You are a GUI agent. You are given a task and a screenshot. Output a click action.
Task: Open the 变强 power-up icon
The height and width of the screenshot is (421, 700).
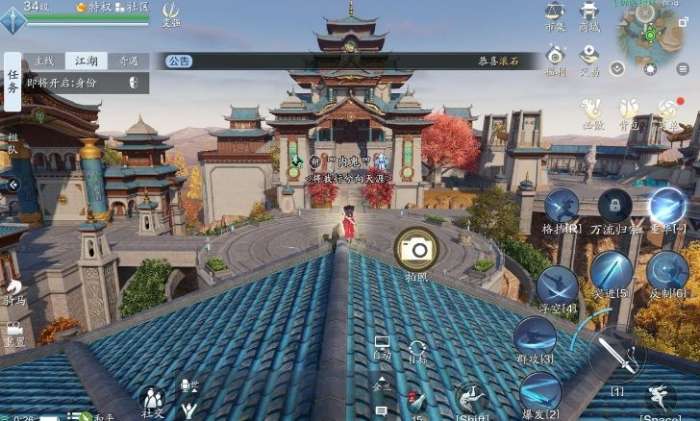point(171,13)
